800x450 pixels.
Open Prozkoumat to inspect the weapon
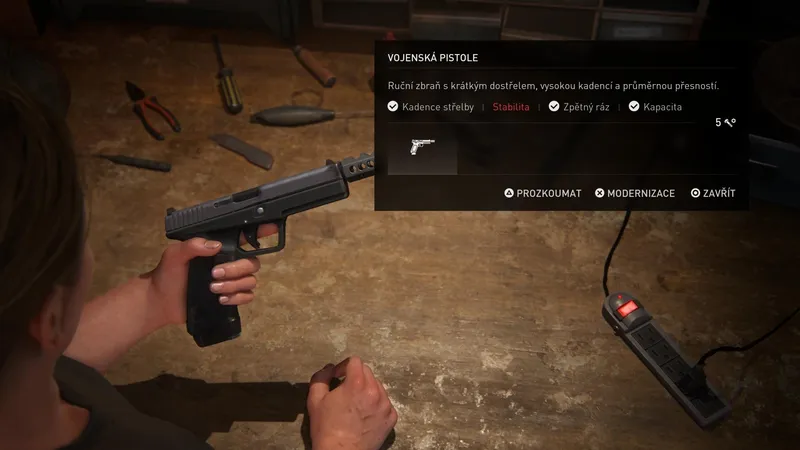click(543, 193)
